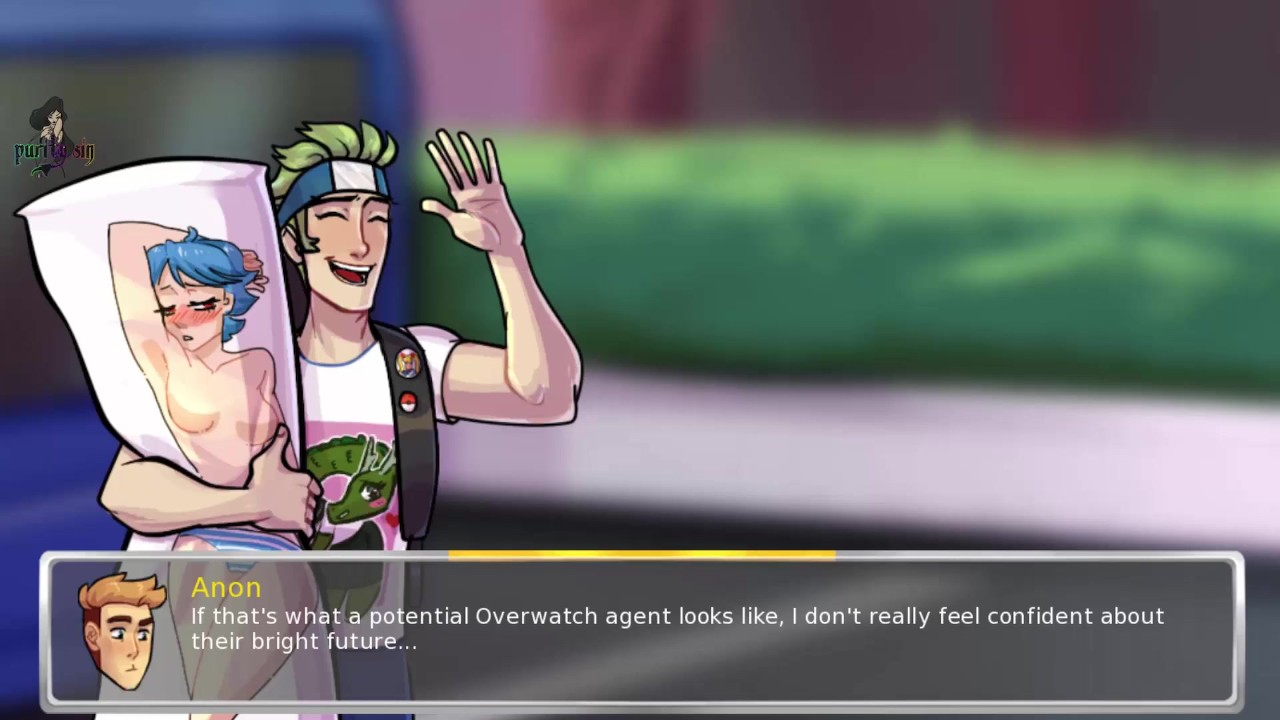1280x720 pixels.
Task: Advance Anon's dialogue text box
Action: click(700, 630)
